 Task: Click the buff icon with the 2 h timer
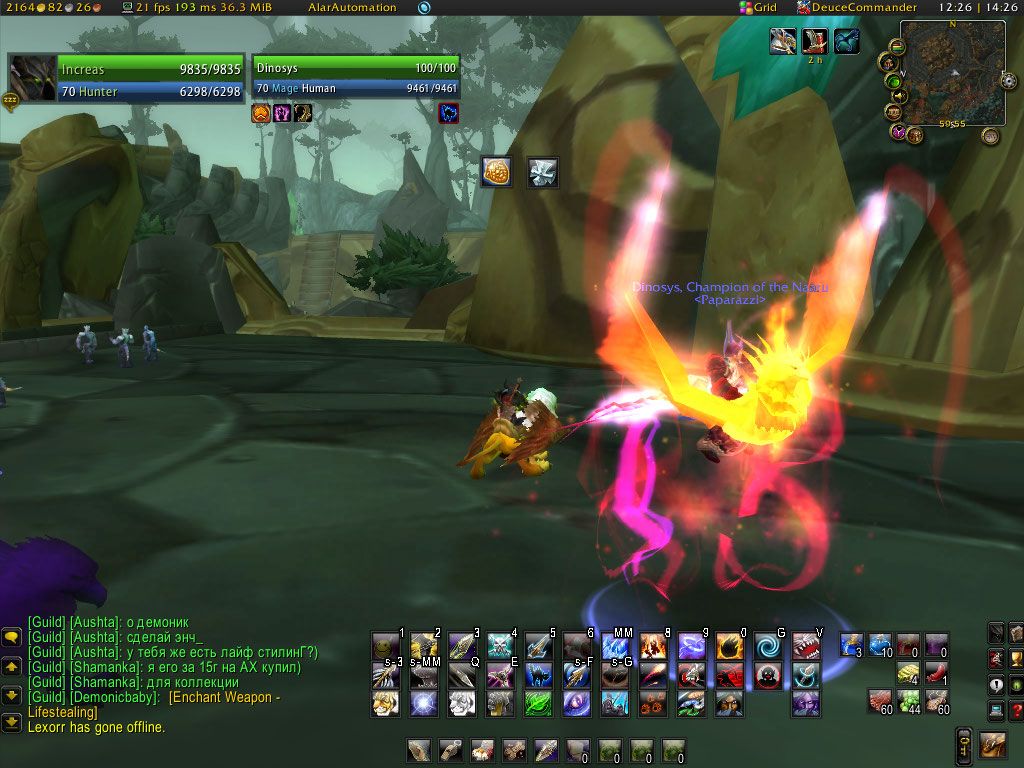click(815, 41)
